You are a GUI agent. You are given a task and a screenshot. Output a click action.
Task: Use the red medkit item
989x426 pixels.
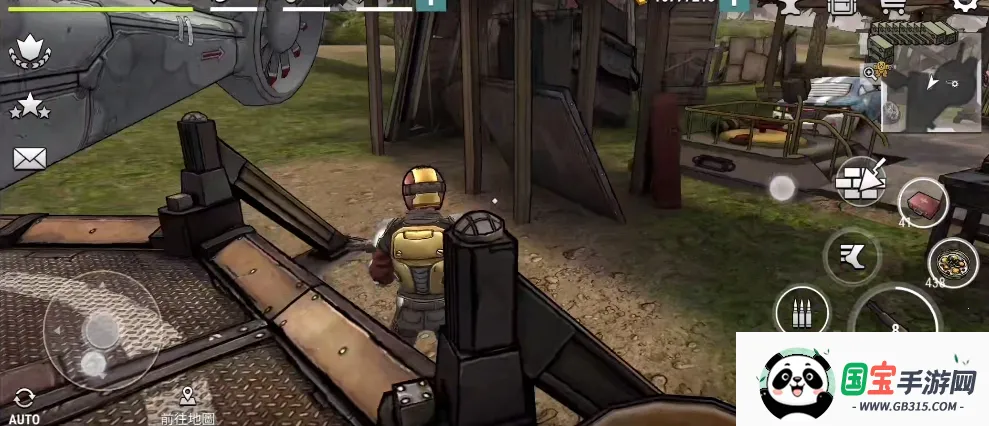pos(922,203)
